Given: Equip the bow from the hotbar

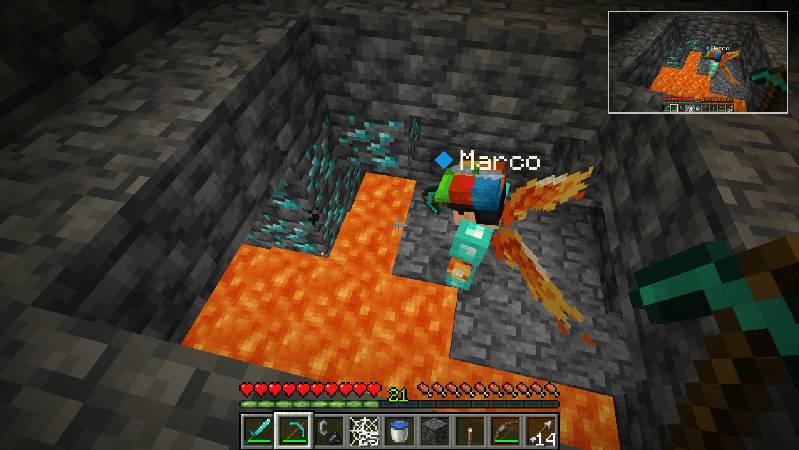Looking at the screenshot, I should point(504,431).
